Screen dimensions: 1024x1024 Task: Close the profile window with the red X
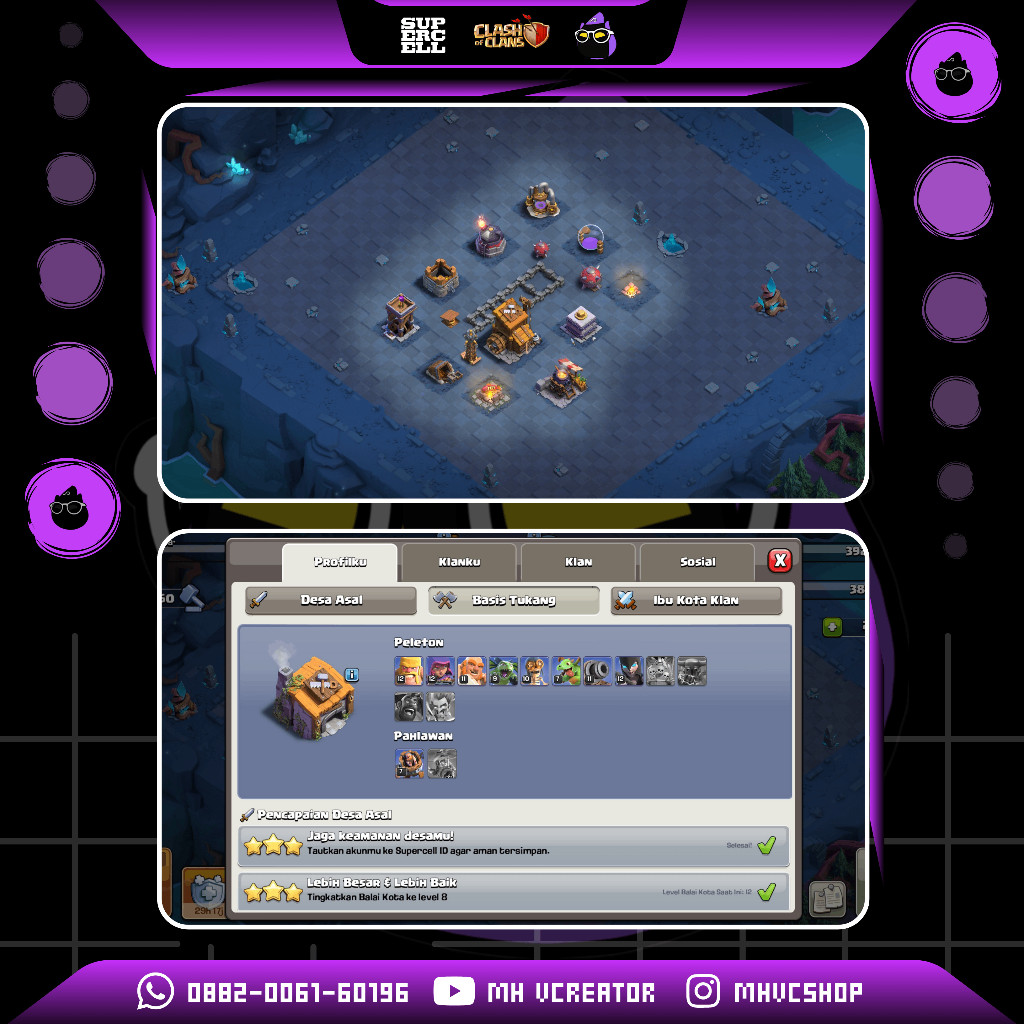pyautogui.click(x=780, y=561)
